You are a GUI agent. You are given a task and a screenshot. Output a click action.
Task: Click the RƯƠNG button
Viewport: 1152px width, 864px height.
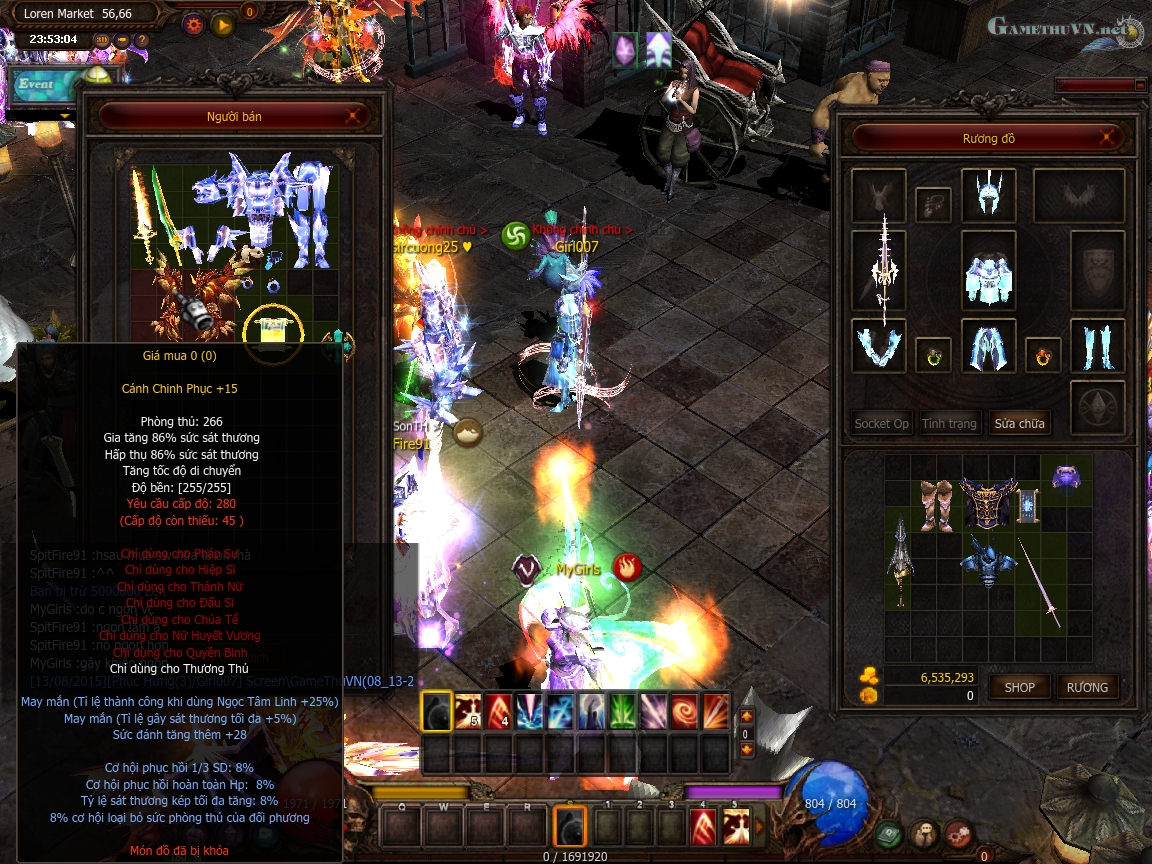coord(1087,687)
